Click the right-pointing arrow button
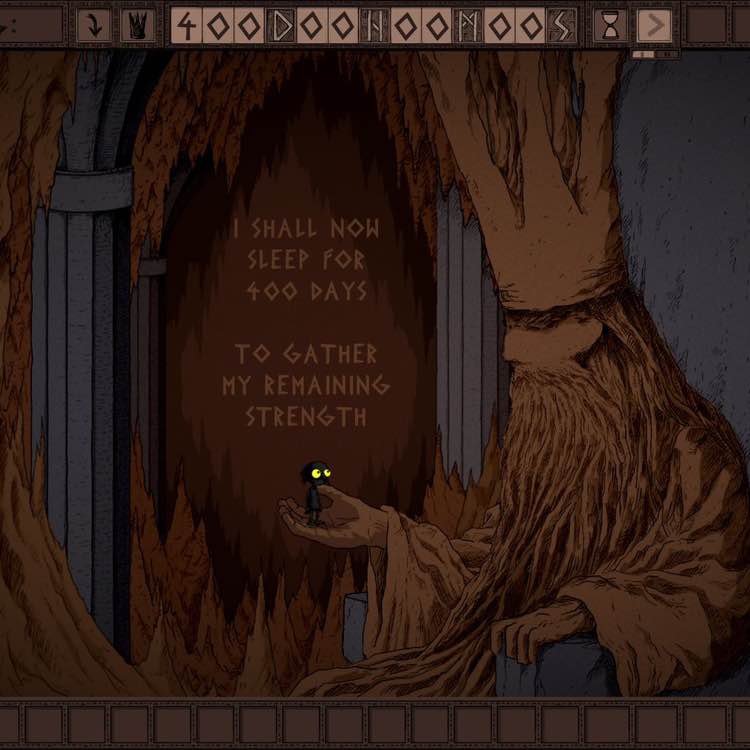750x750 pixels. tap(654, 25)
